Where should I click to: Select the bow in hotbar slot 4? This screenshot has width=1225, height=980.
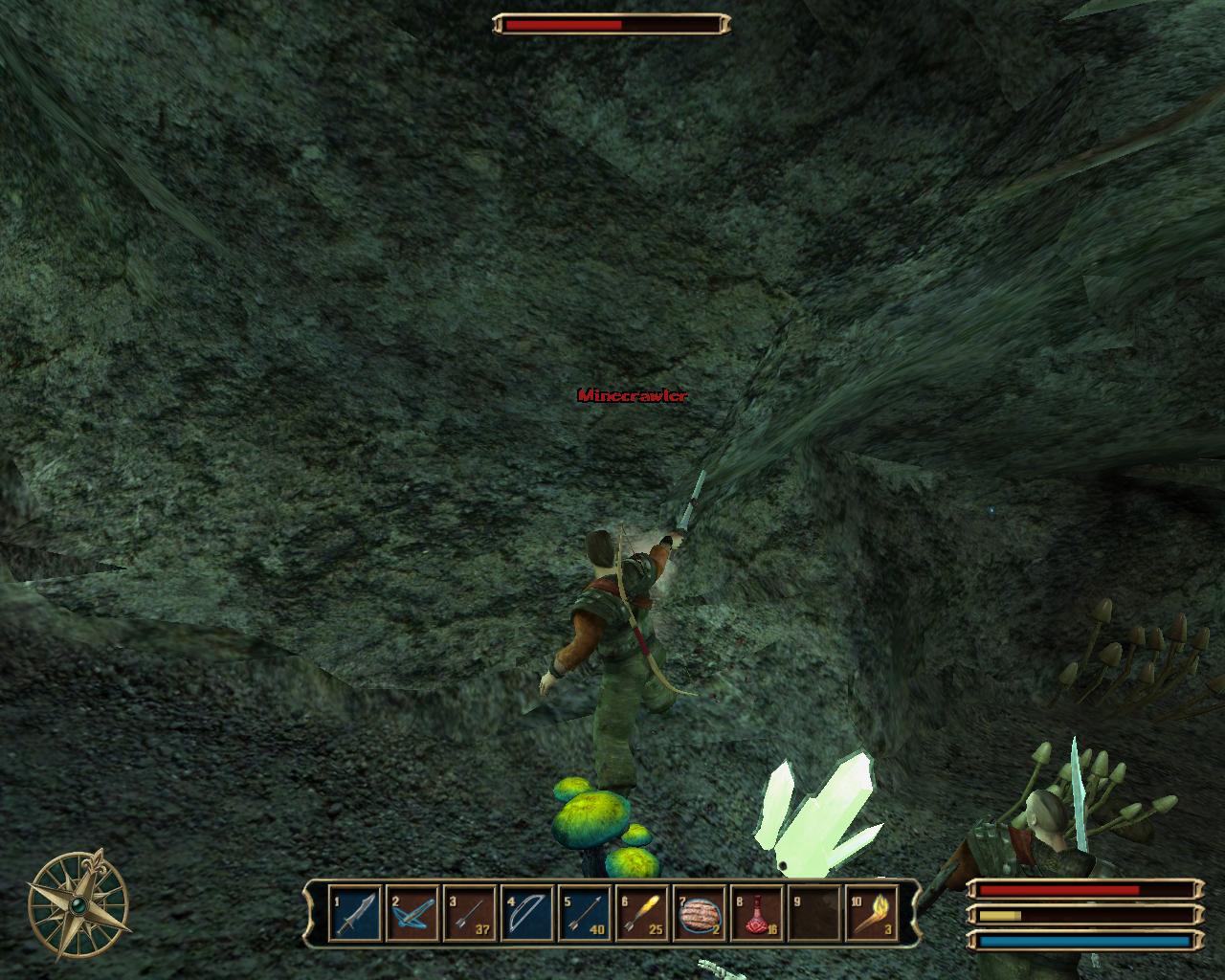coord(526,914)
